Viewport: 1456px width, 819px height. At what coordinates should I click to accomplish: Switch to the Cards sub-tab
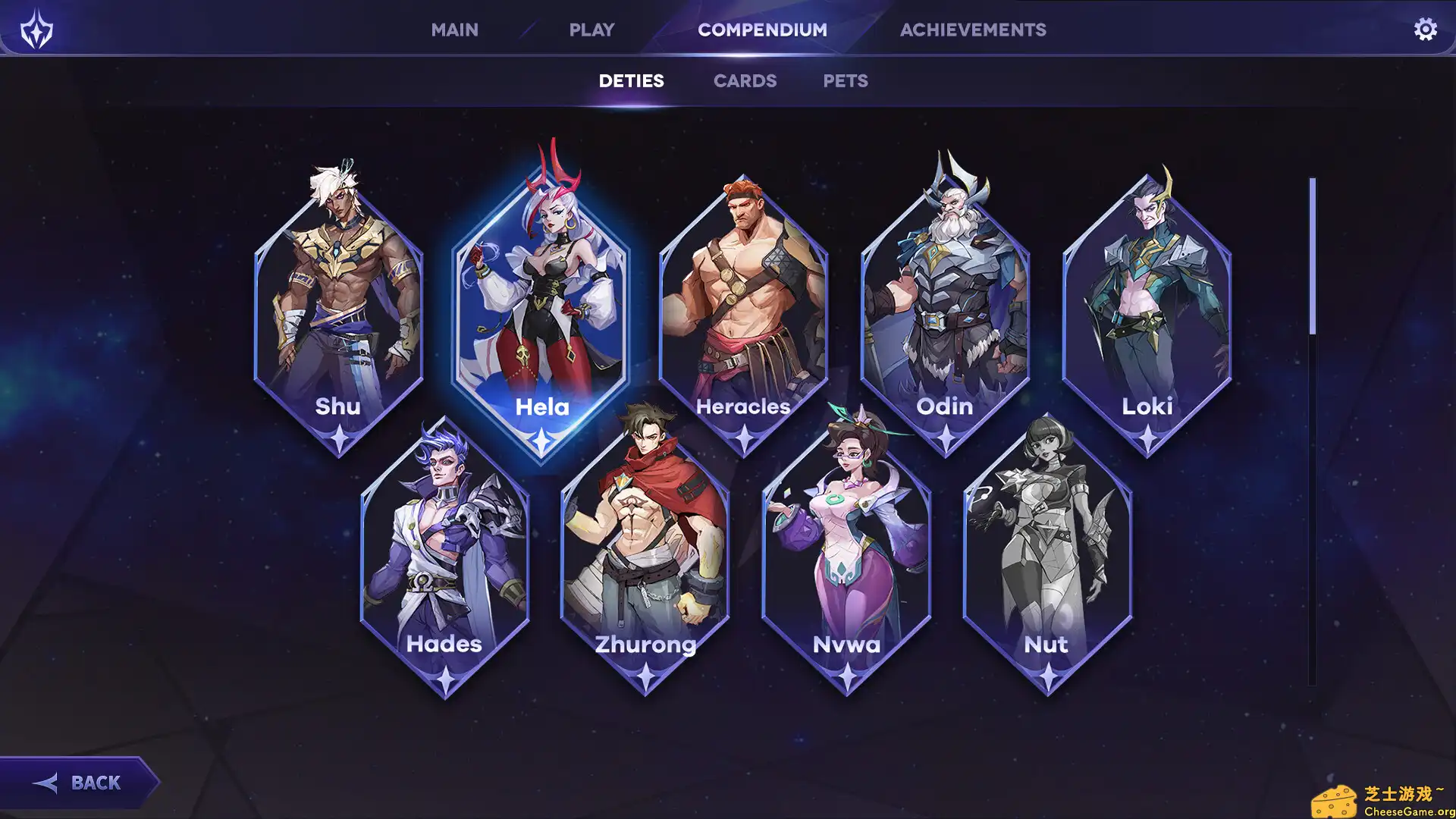click(745, 81)
